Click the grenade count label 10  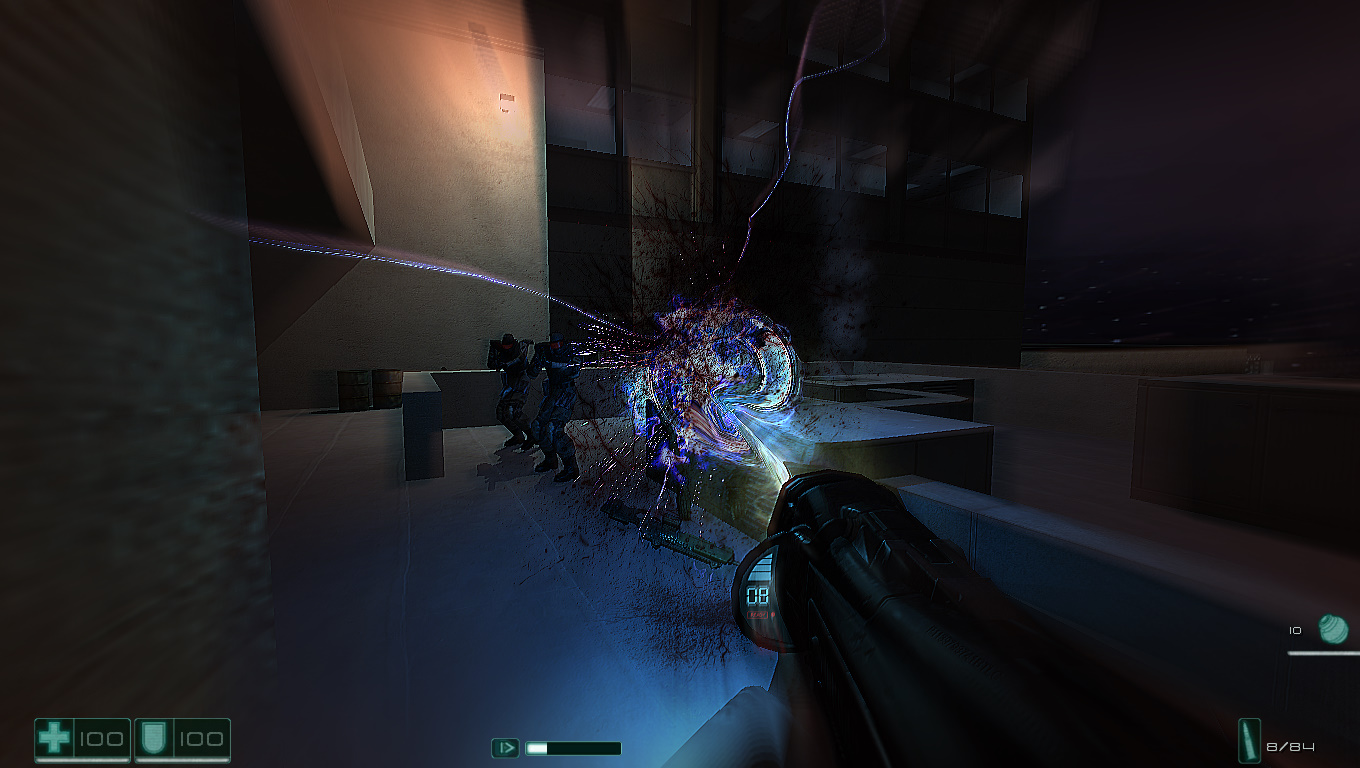click(1294, 629)
